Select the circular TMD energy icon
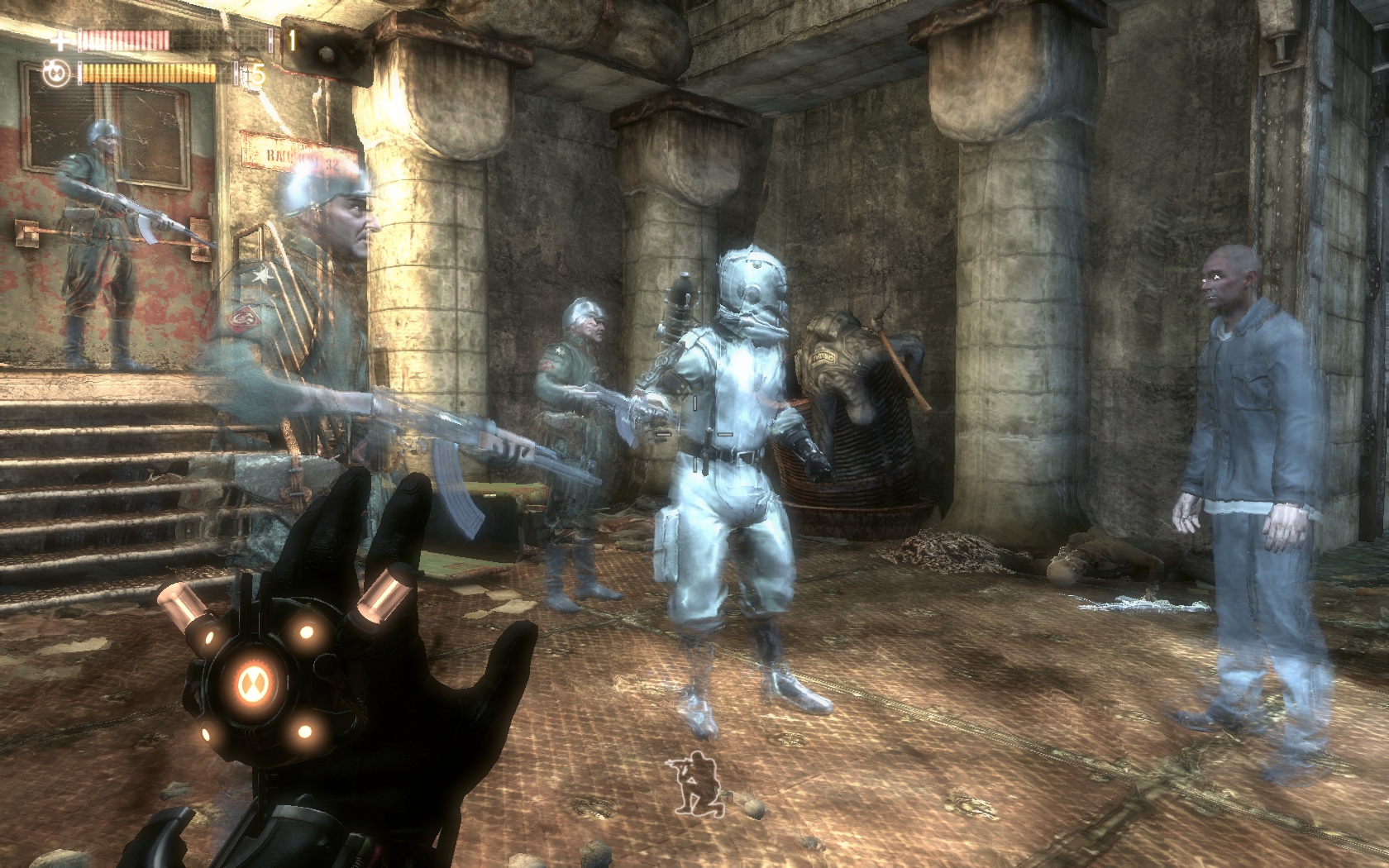Screen dimensions: 1389x868 coord(56,74)
